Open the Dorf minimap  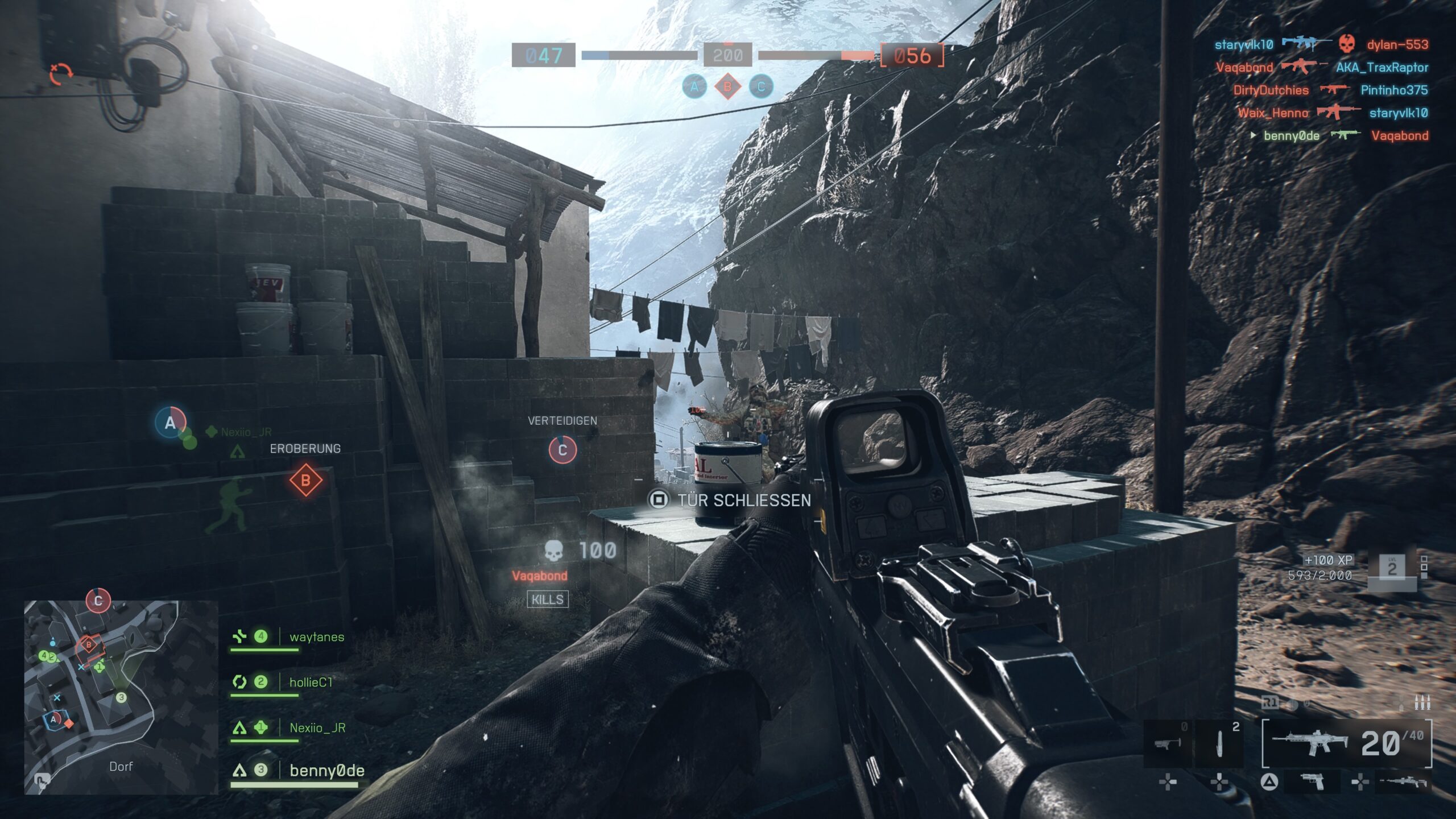121,697
